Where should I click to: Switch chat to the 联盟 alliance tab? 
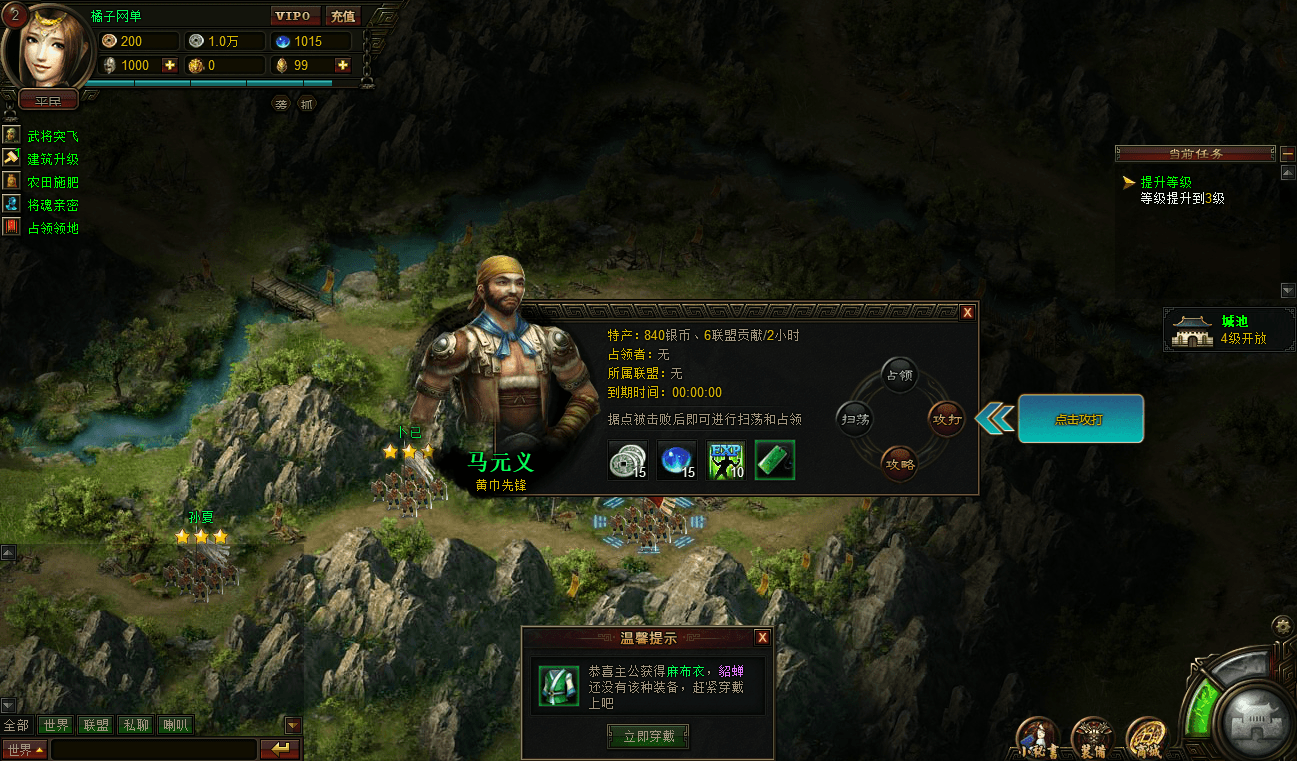(x=96, y=725)
